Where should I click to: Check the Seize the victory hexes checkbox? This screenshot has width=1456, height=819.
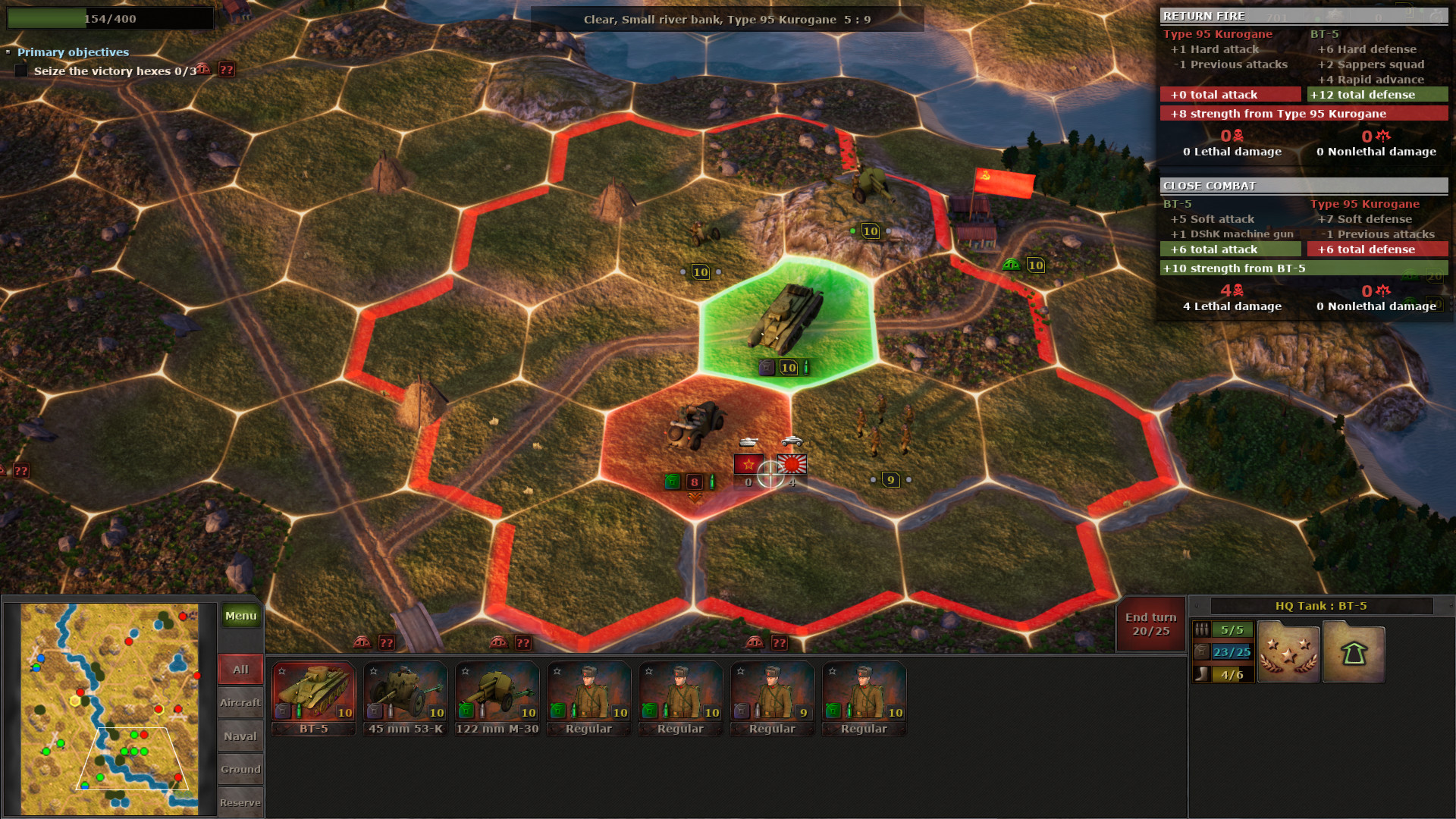click(20, 71)
